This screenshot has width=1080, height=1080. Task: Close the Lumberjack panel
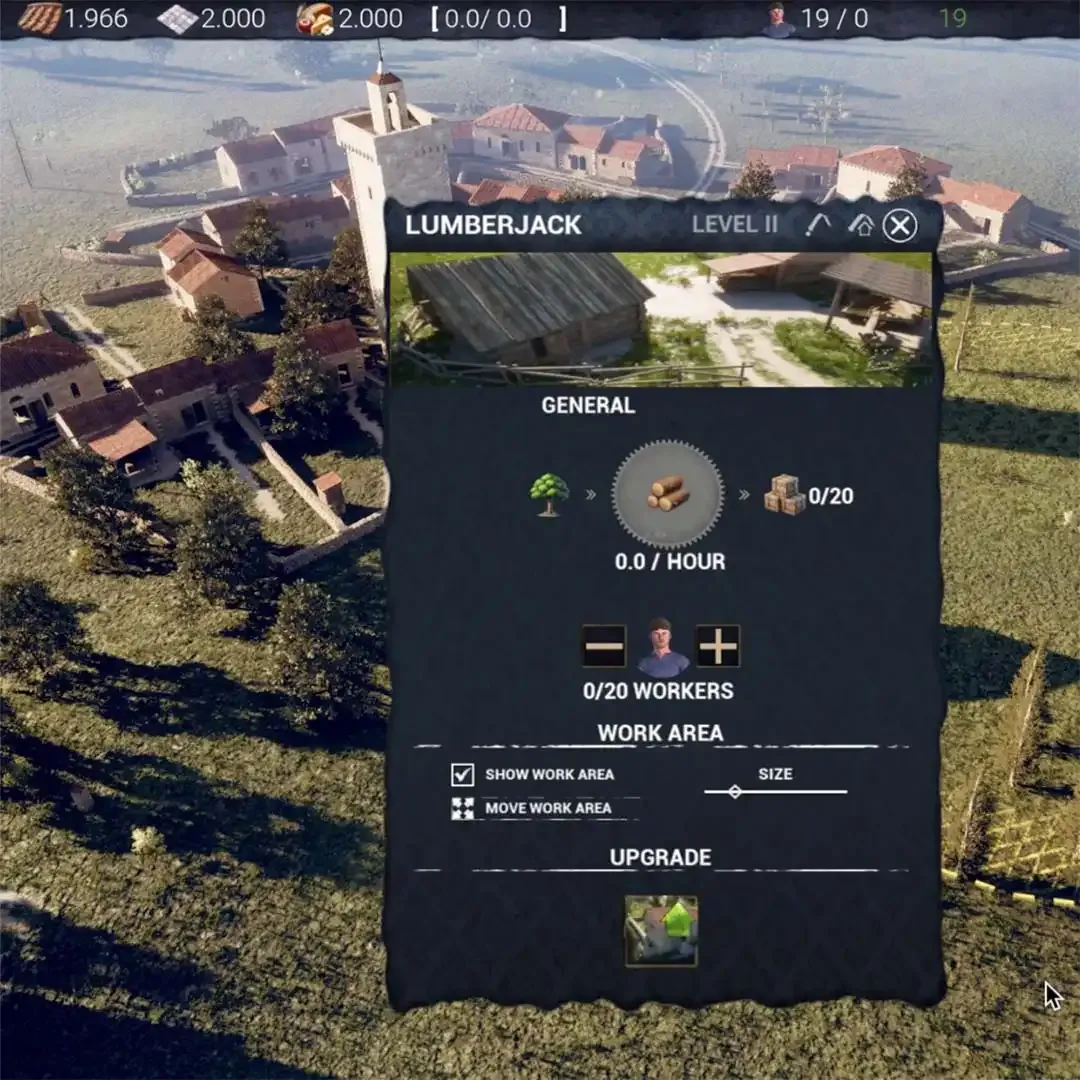click(899, 226)
